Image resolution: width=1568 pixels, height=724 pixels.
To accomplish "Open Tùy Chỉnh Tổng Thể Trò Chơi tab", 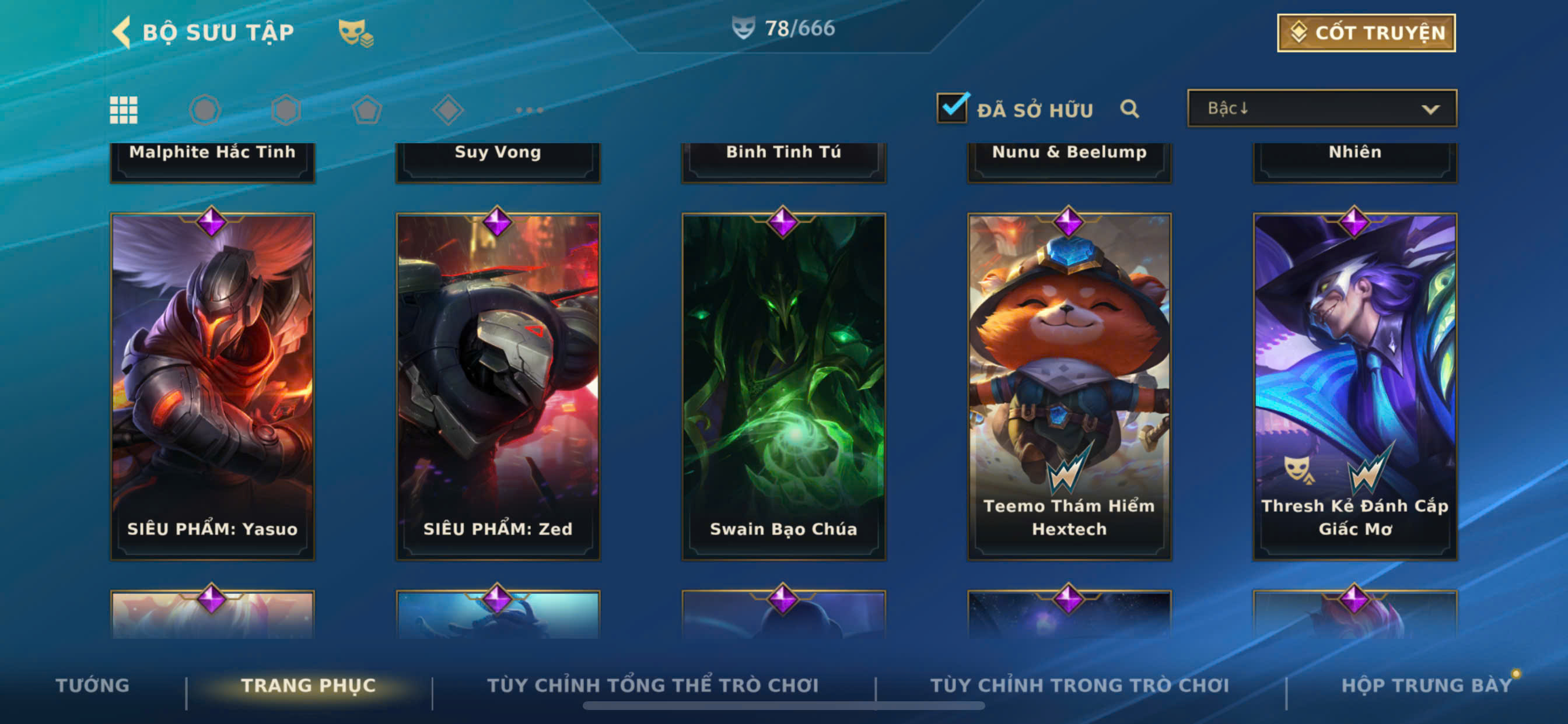I will pyautogui.click(x=653, y=685).
